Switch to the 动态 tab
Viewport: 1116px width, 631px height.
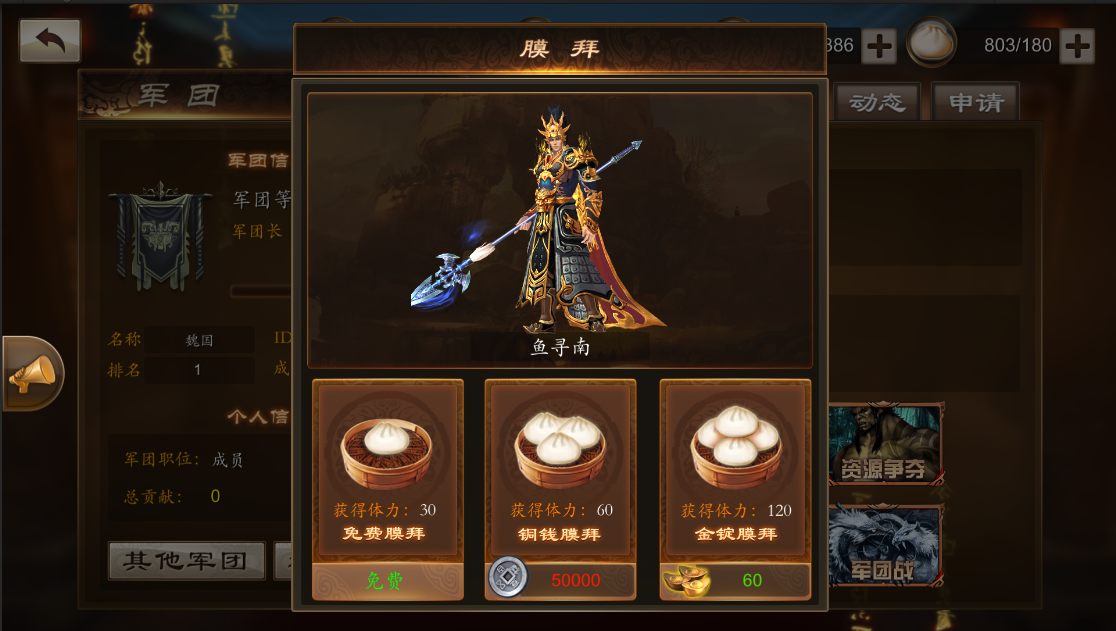coord(877,103)
